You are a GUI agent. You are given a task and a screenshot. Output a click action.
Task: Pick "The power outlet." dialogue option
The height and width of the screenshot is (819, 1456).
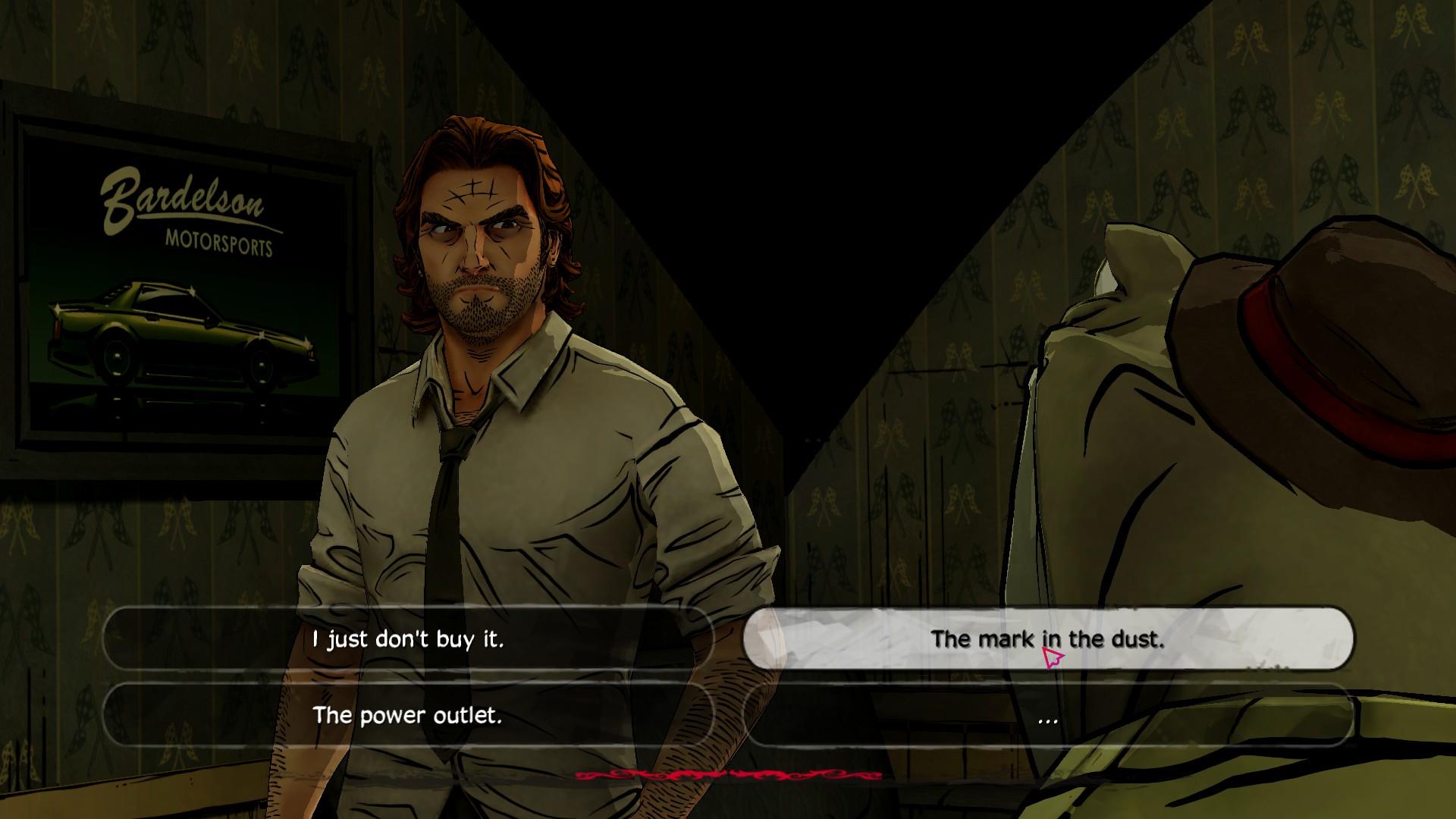click(x=408, y=715)
